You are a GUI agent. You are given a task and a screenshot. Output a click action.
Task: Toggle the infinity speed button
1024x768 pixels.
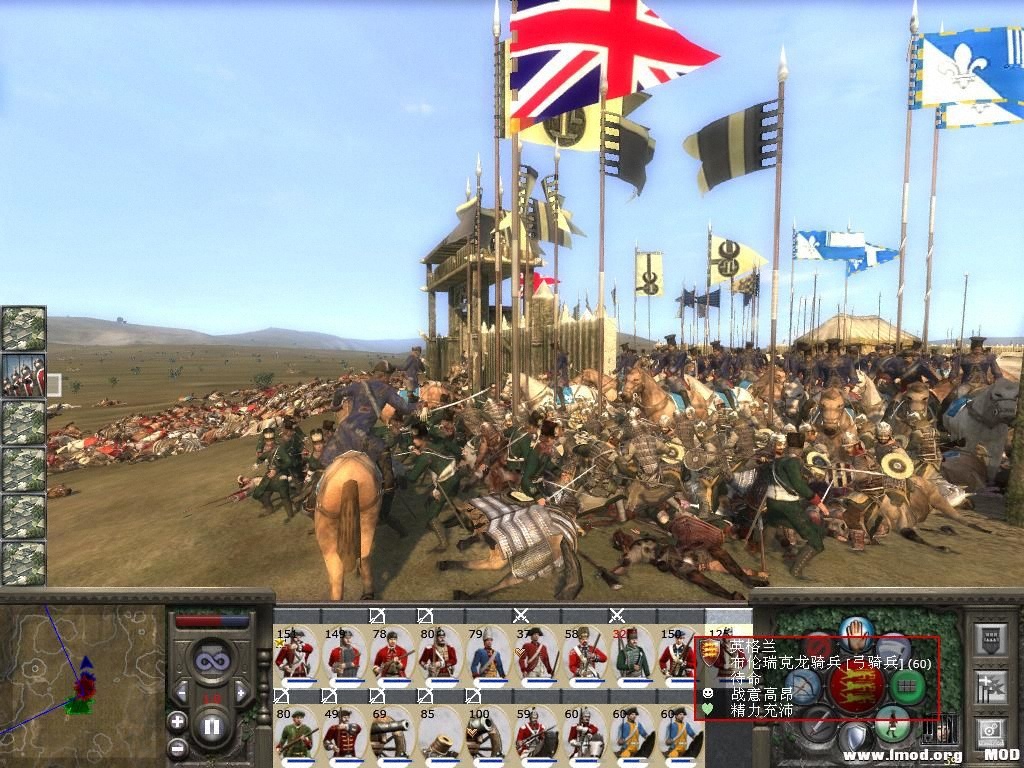(x=212, y=661)
